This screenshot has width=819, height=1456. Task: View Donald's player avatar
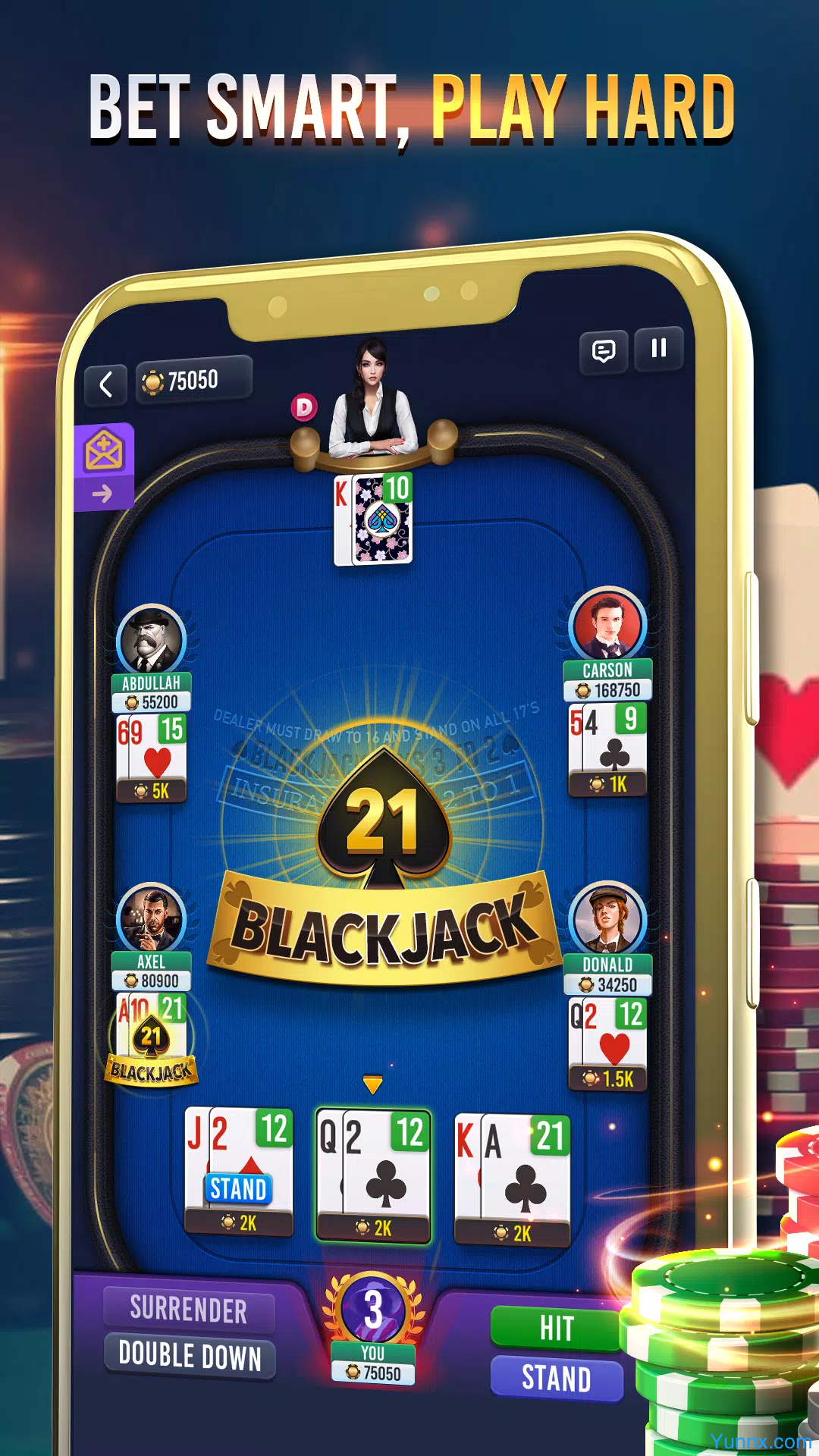(607, 919)
